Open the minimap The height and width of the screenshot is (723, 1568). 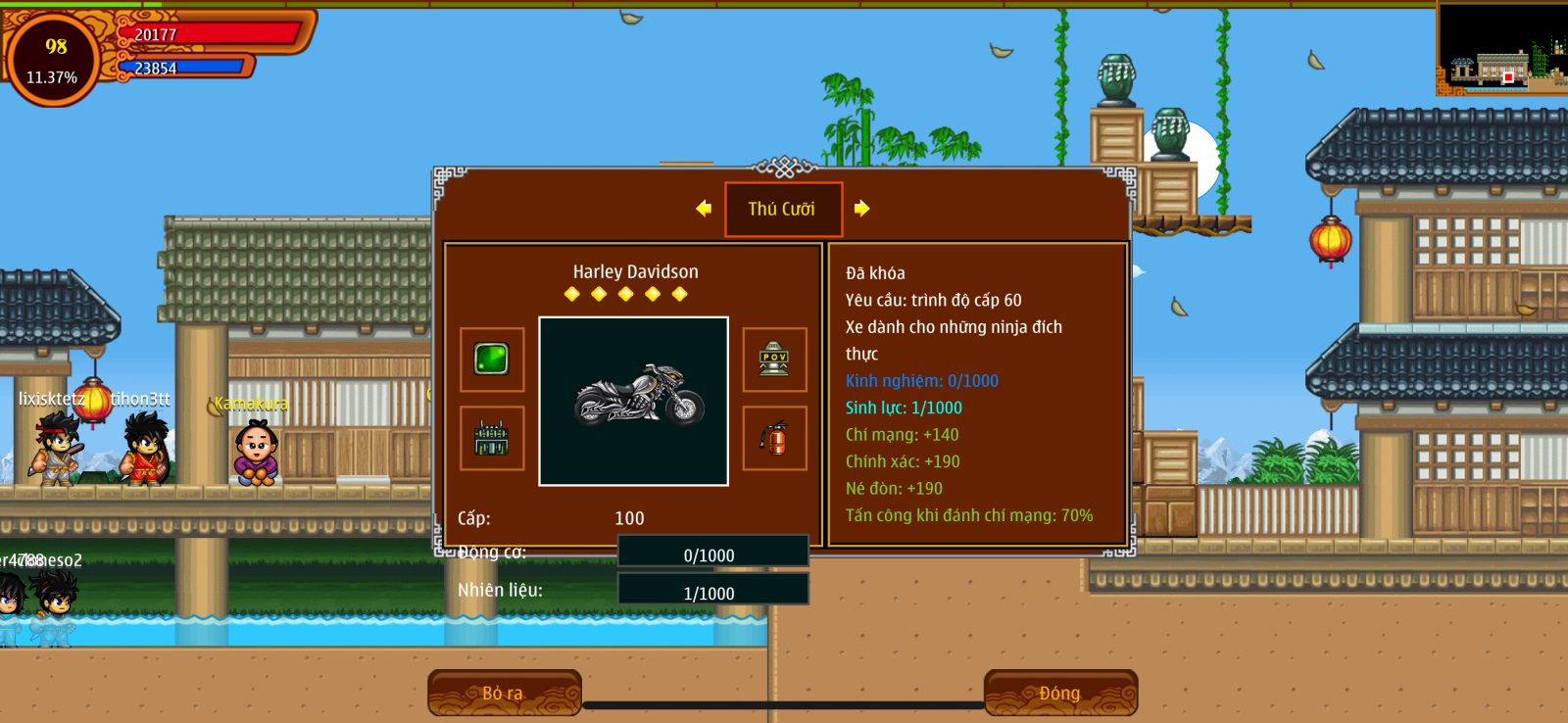click(x=1501, y=47)
